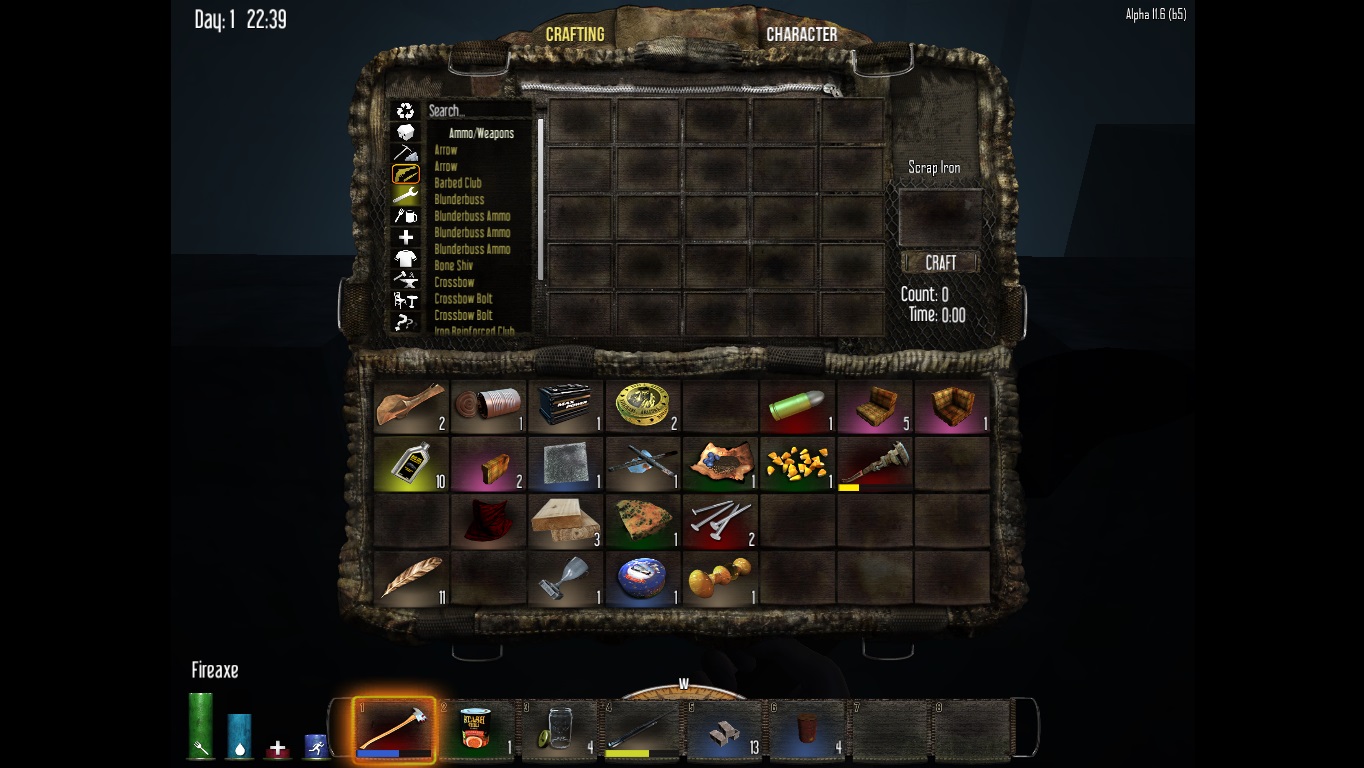The width and height of the screenshot is (1364, 768).
Task: Select the canned food hotbar slot
Action: click(x=477, y=730)
